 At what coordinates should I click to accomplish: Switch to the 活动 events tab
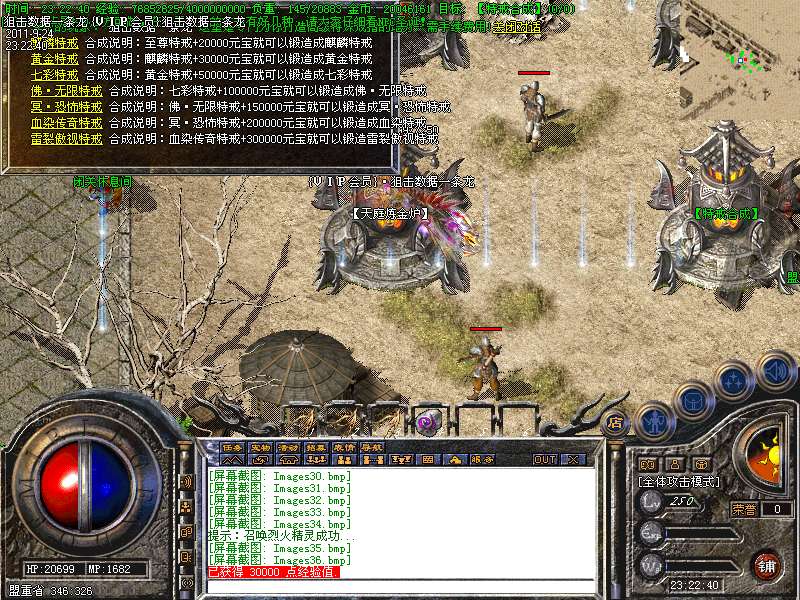tap(289, 447)
